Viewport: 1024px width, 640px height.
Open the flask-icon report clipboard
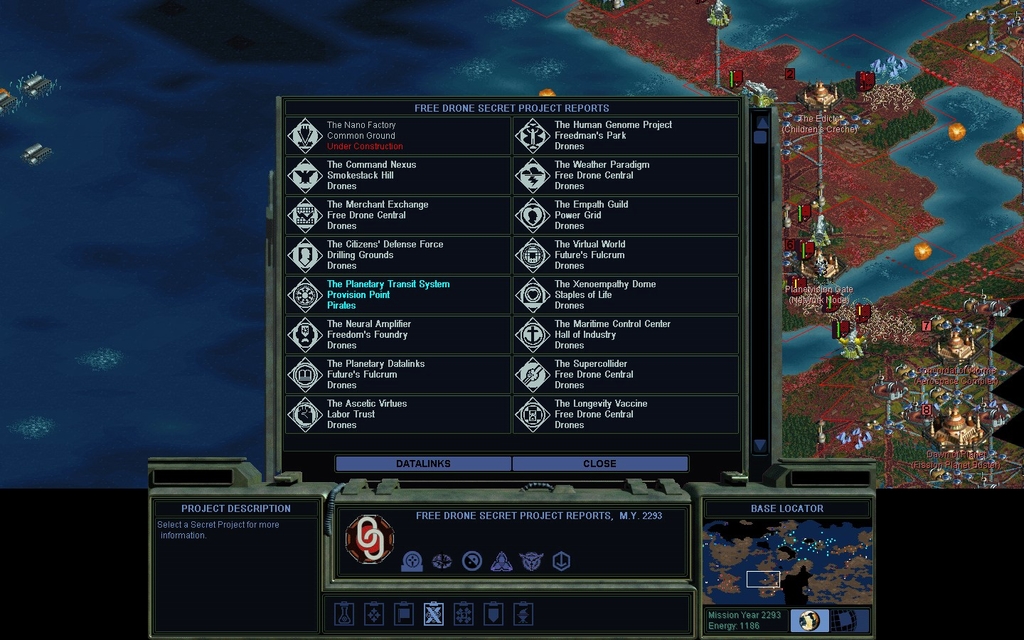click(x=343, y=613)
